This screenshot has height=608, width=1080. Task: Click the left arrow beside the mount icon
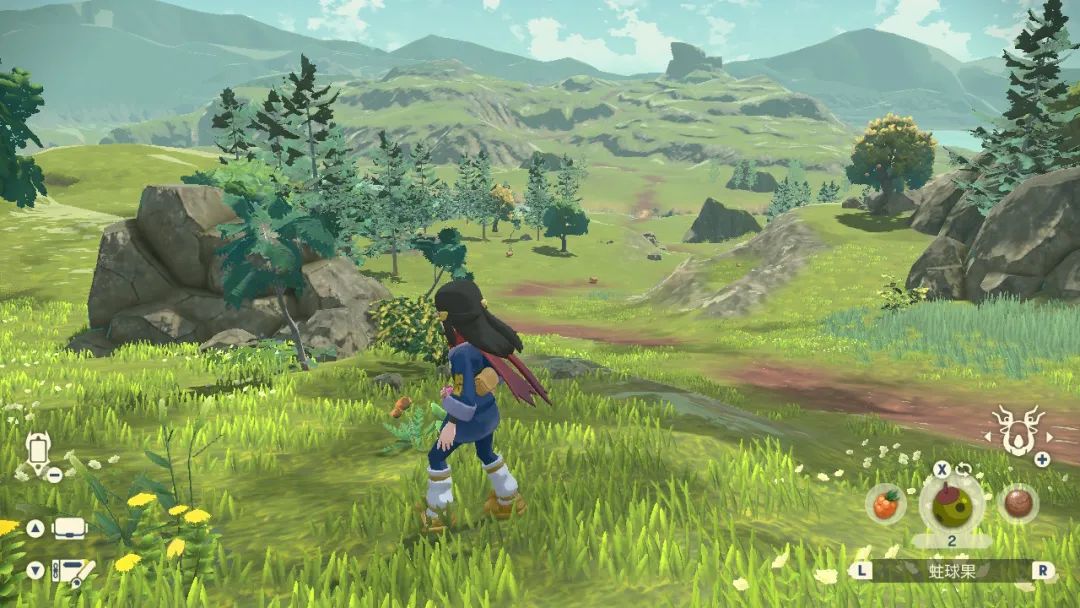pyautogui.click(x=989, y=436)
